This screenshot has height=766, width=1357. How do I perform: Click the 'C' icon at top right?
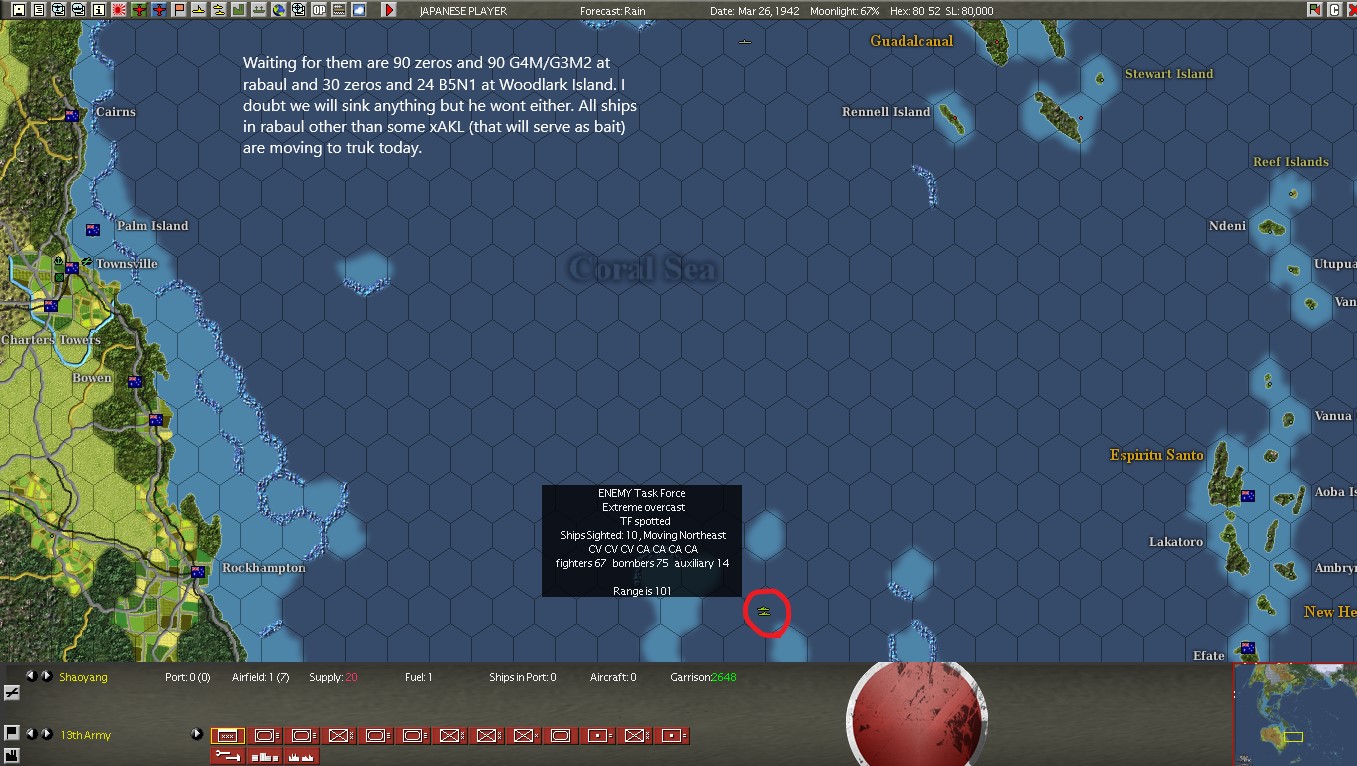pos(1334,10)
